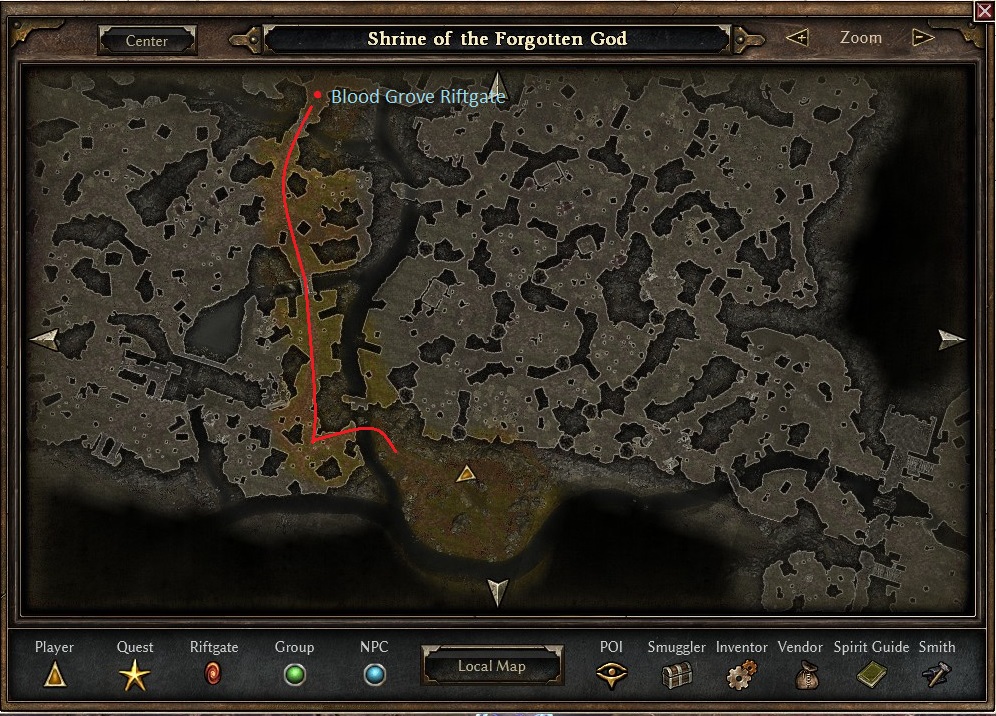
Task: Toggle the POI eye legend icon
Action: point(611,676)
